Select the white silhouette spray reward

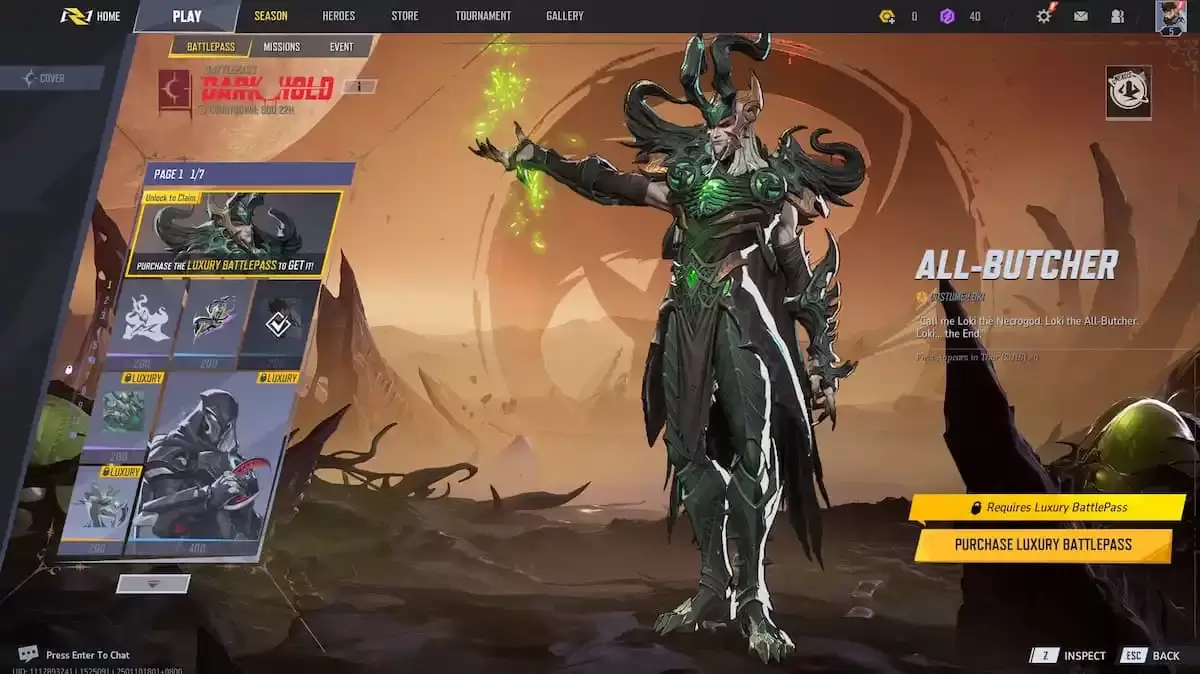(x=147, y=316)
